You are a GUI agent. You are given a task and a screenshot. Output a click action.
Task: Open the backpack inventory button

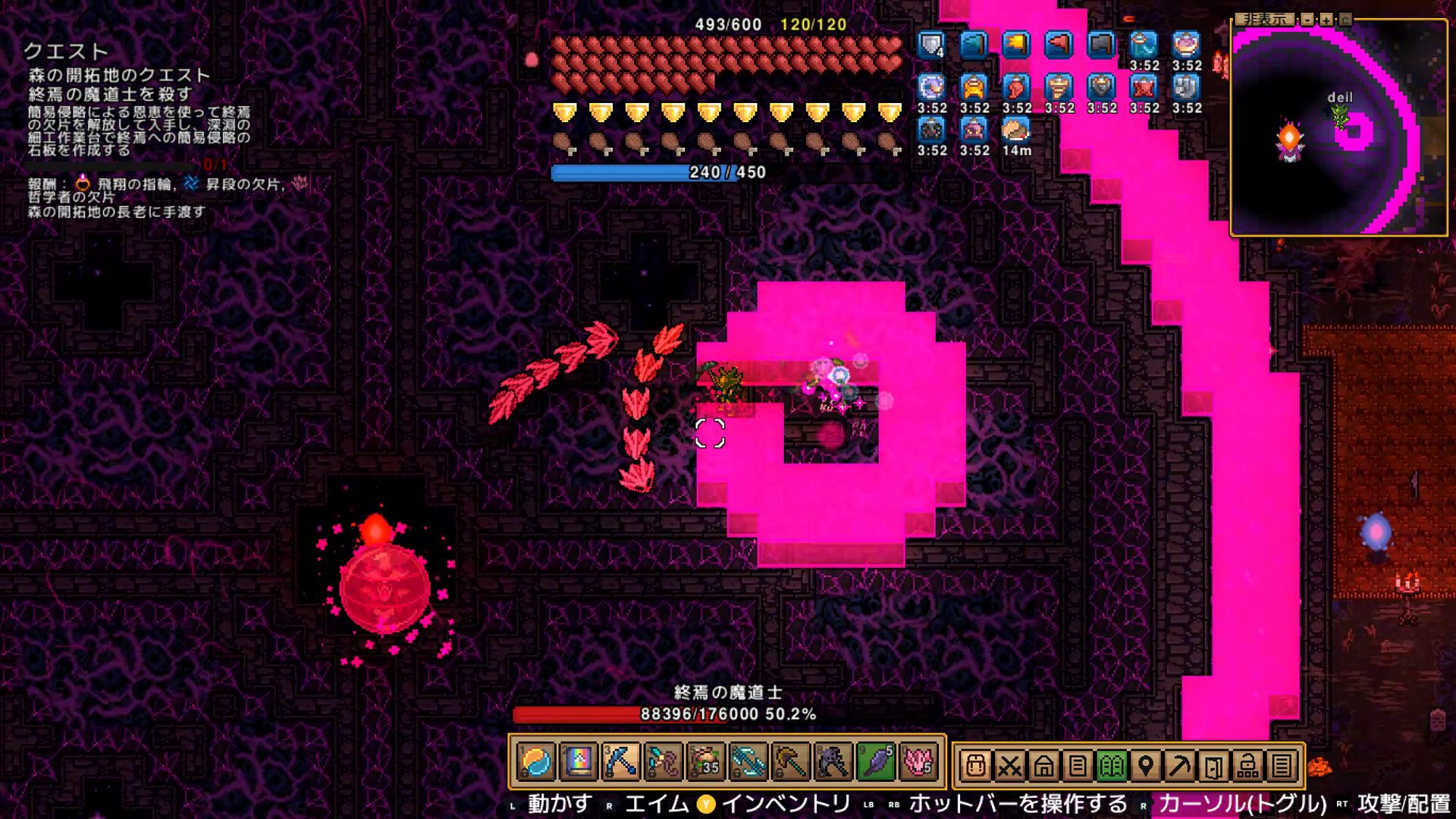coord(976,767)
